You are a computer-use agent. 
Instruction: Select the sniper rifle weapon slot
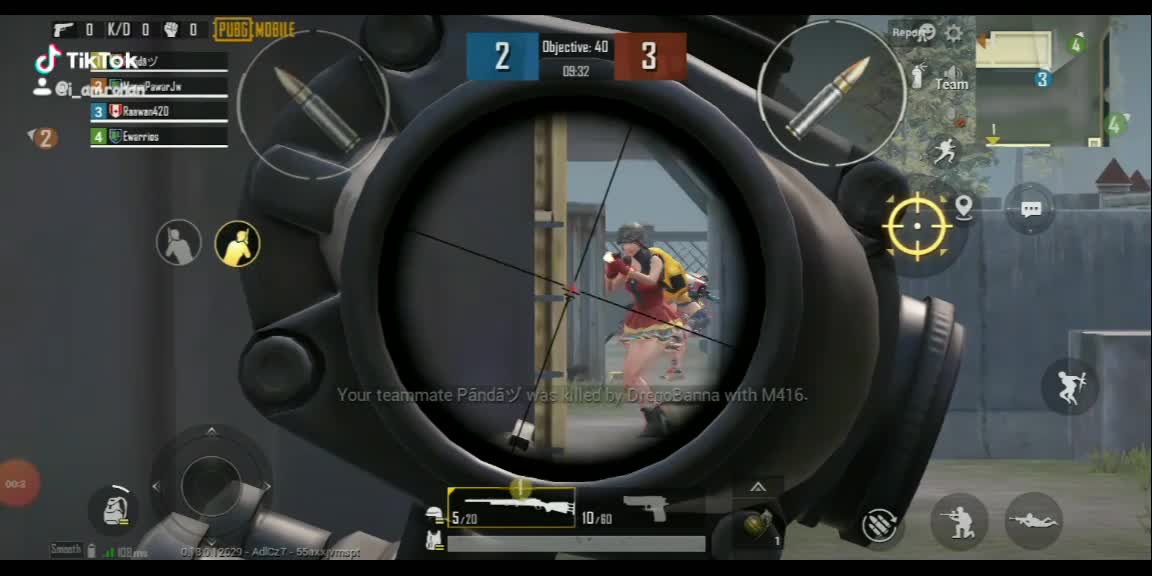(511, 507)
